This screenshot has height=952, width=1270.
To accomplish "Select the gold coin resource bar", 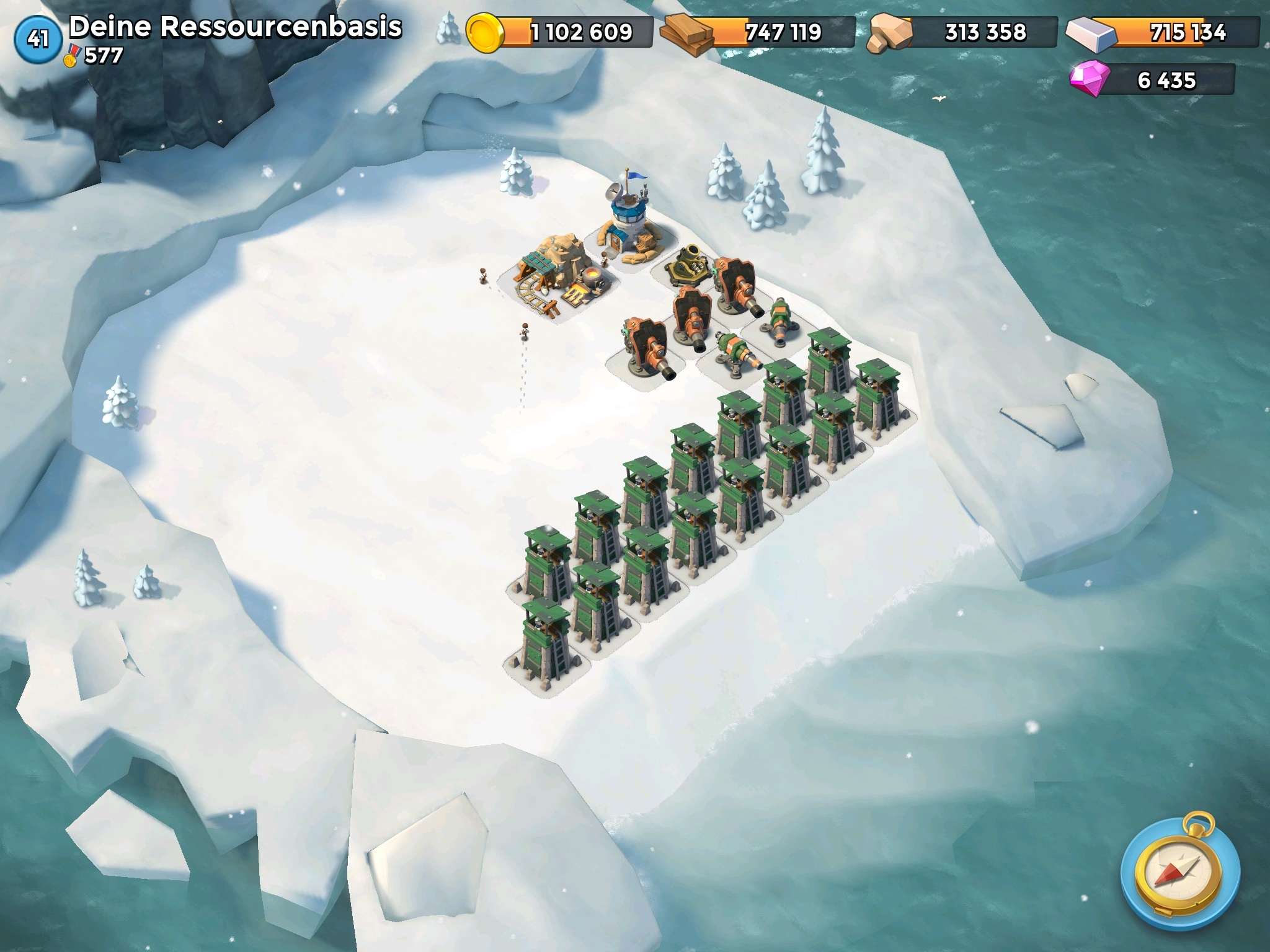I will coord(559,32).
